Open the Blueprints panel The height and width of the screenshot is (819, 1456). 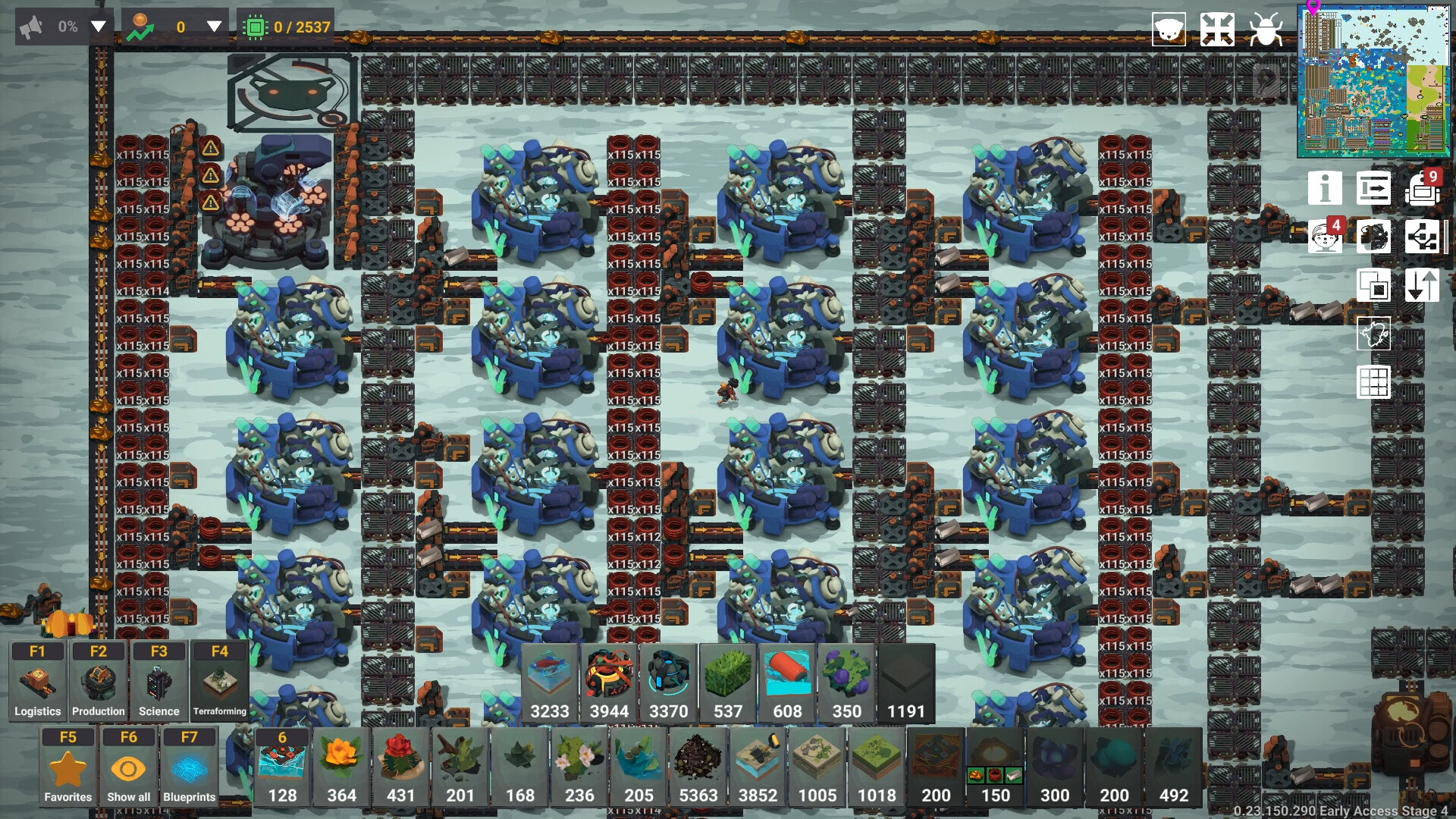[190, 768]
